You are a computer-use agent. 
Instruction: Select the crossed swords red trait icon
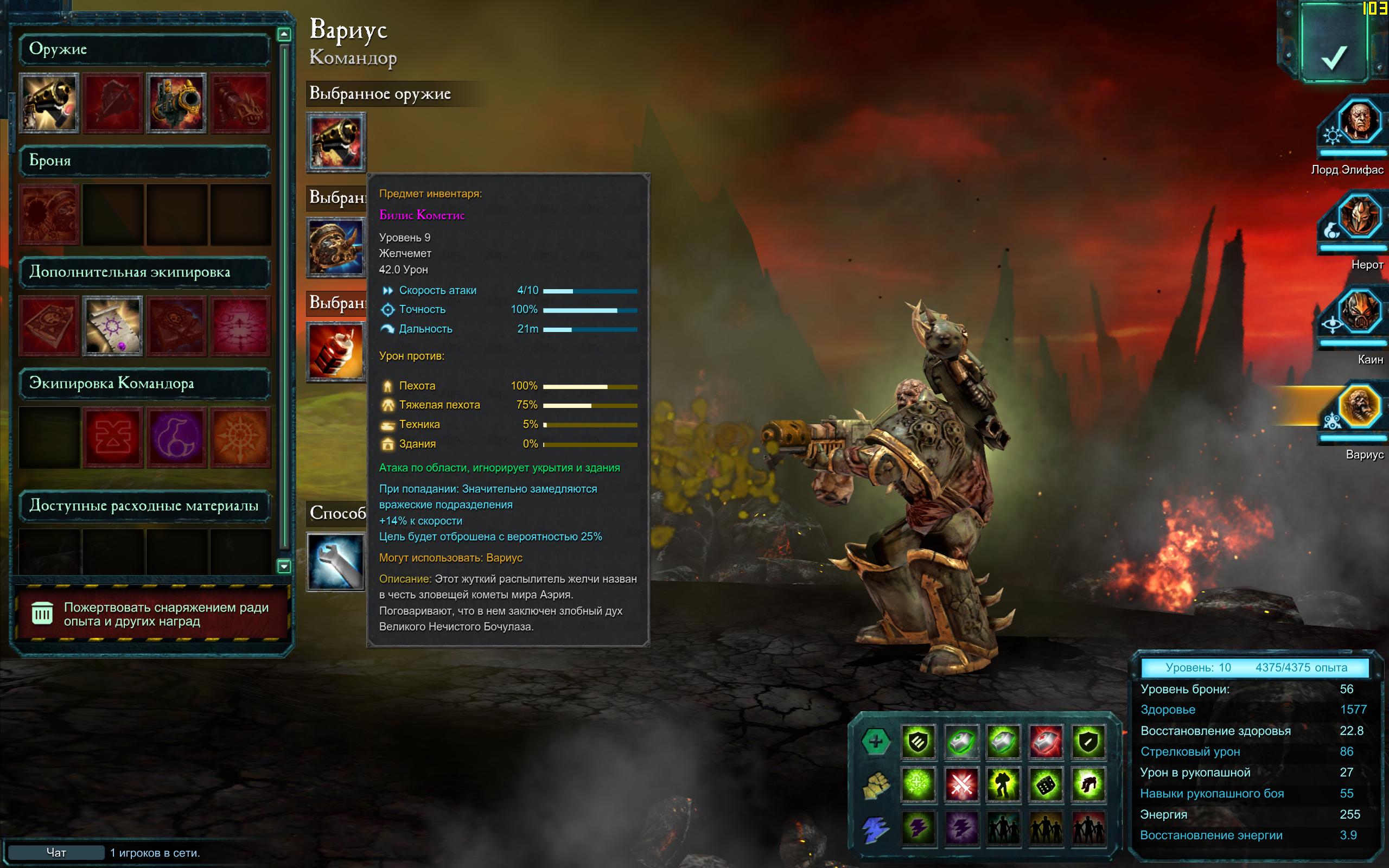[x=961, y=785]
